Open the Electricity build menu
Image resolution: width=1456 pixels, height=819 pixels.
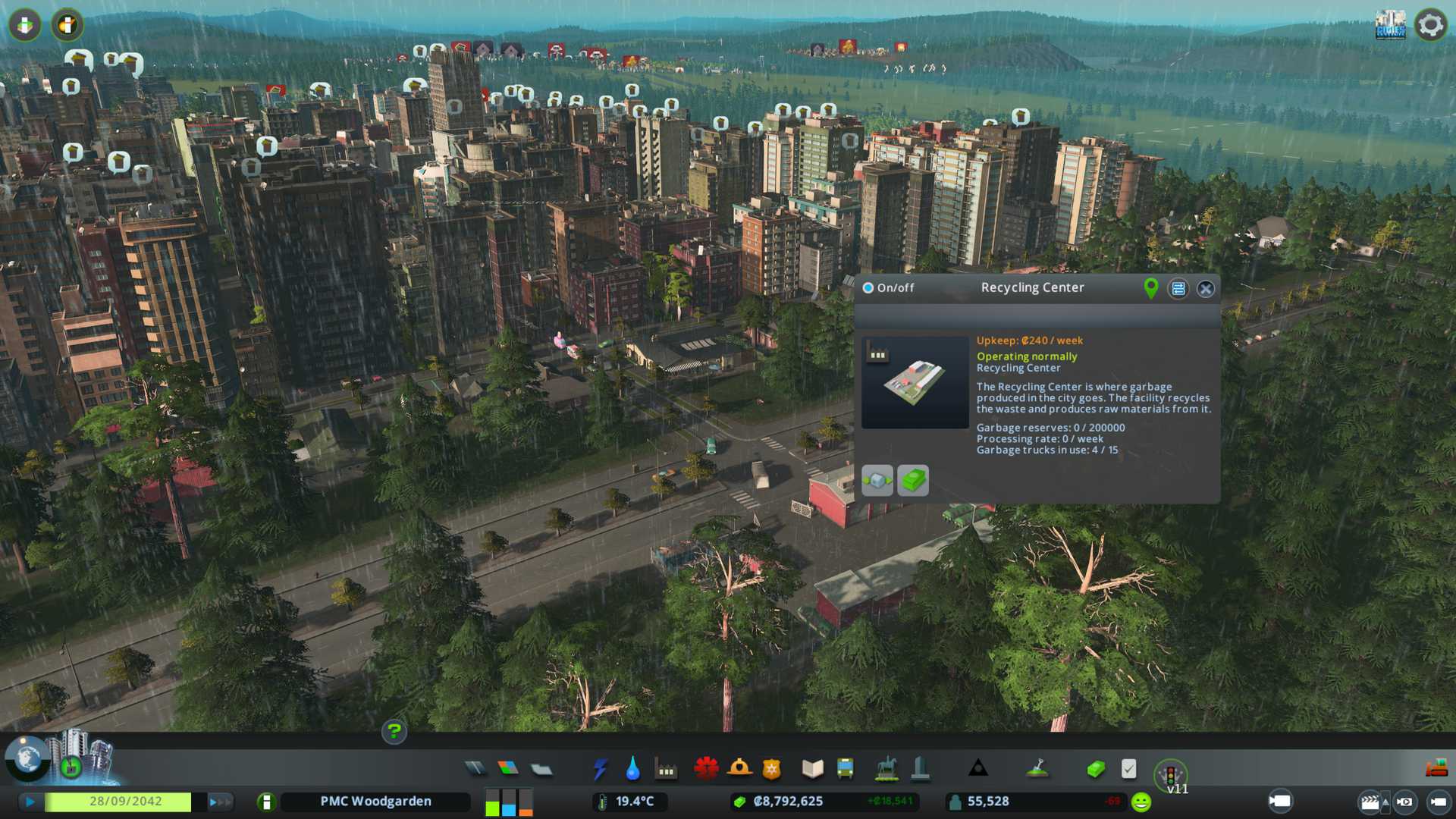[x=600, y=769]
